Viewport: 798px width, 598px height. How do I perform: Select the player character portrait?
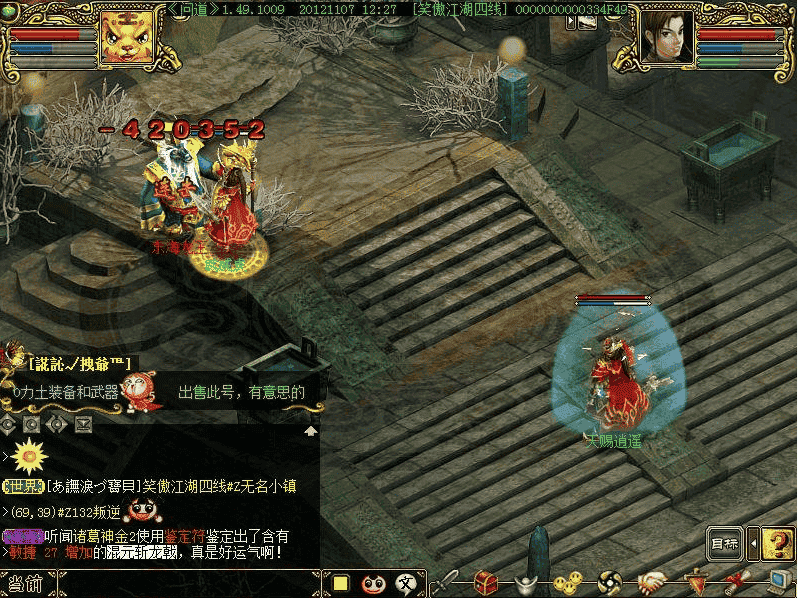point(667,37)
